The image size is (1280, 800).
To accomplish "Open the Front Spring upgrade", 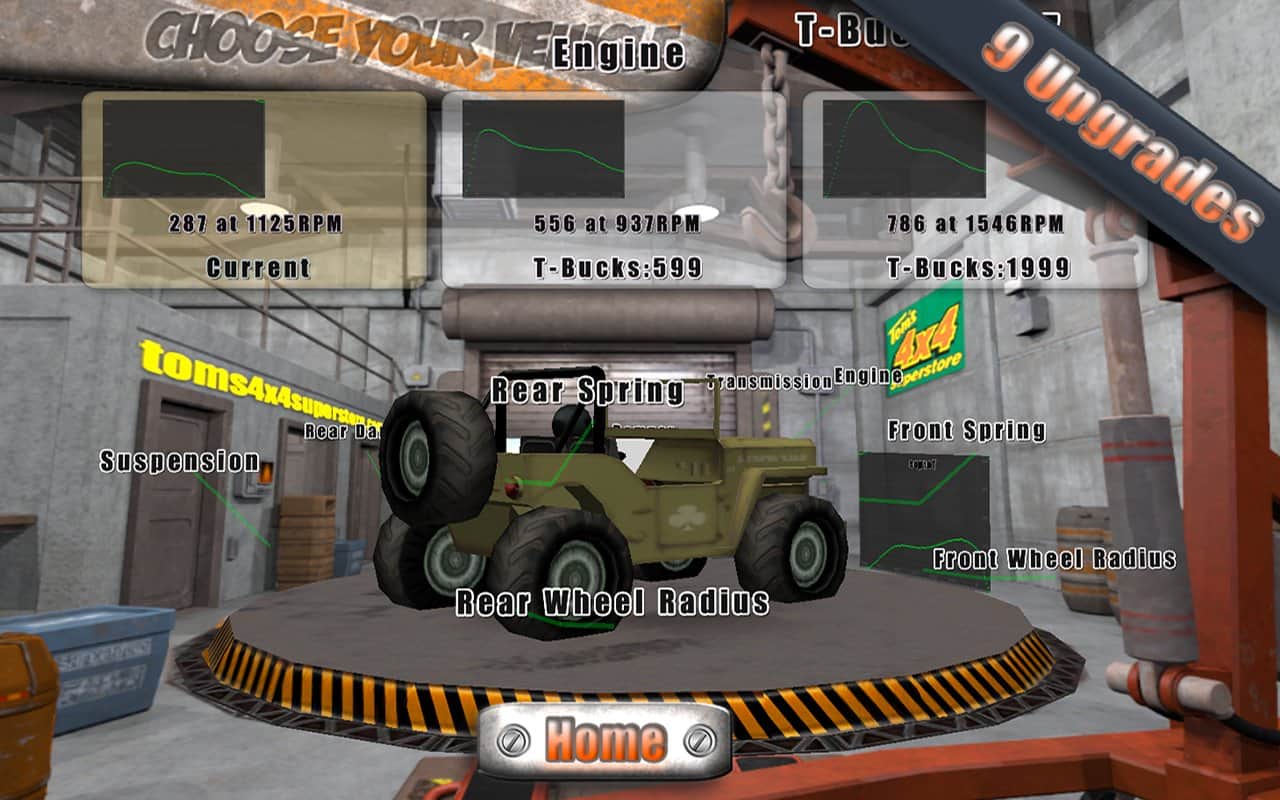I will click(966, 431).
